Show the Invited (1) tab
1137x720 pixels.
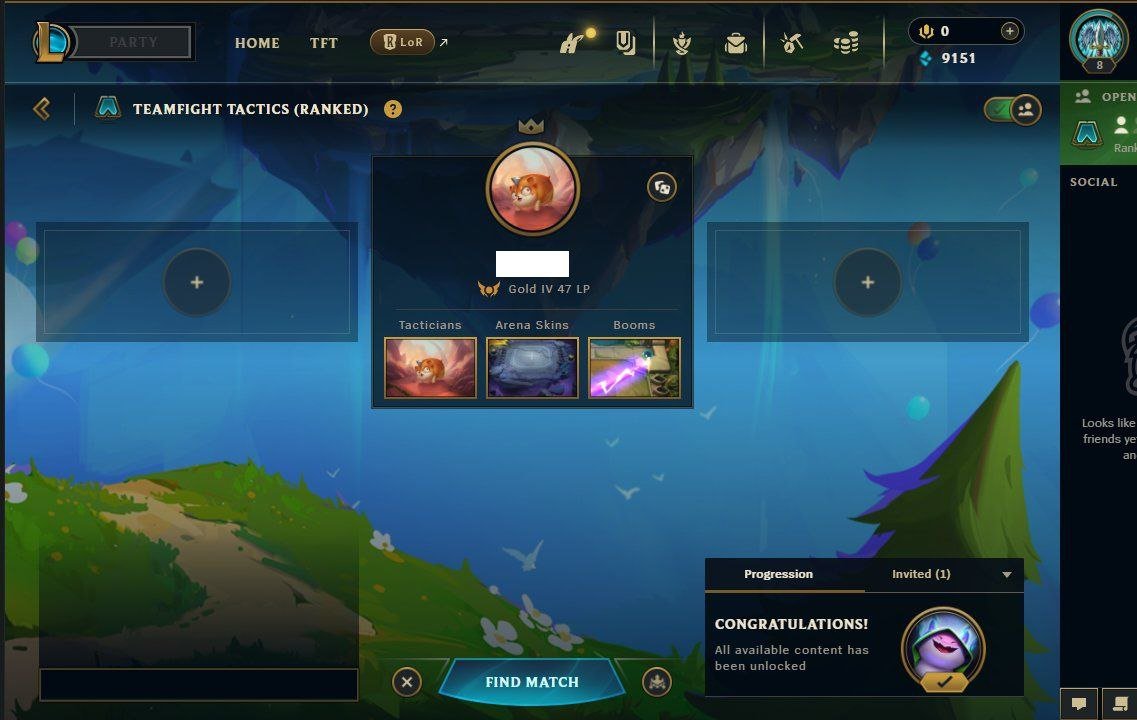[x=921, y=574]
